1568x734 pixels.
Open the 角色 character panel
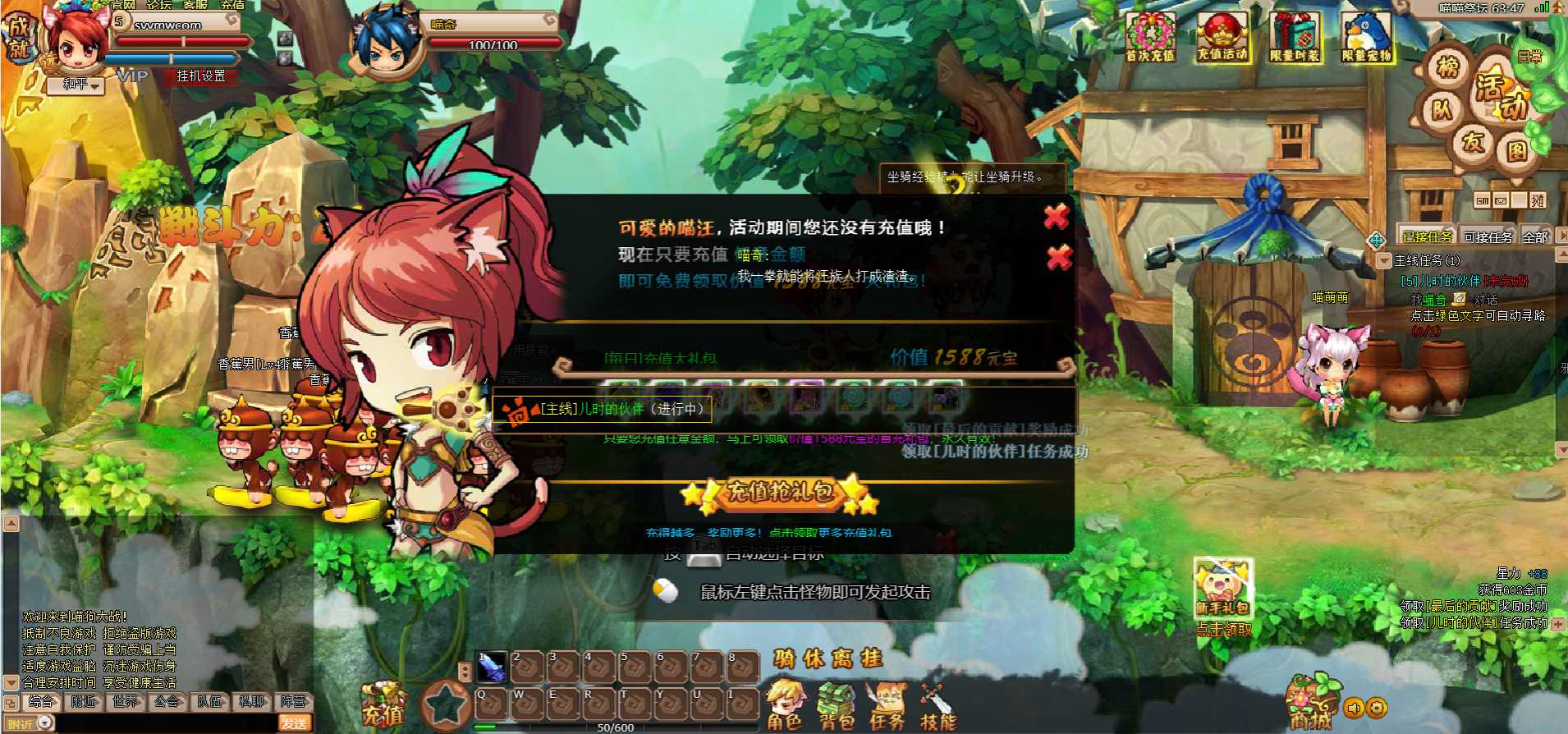[784, 706]
